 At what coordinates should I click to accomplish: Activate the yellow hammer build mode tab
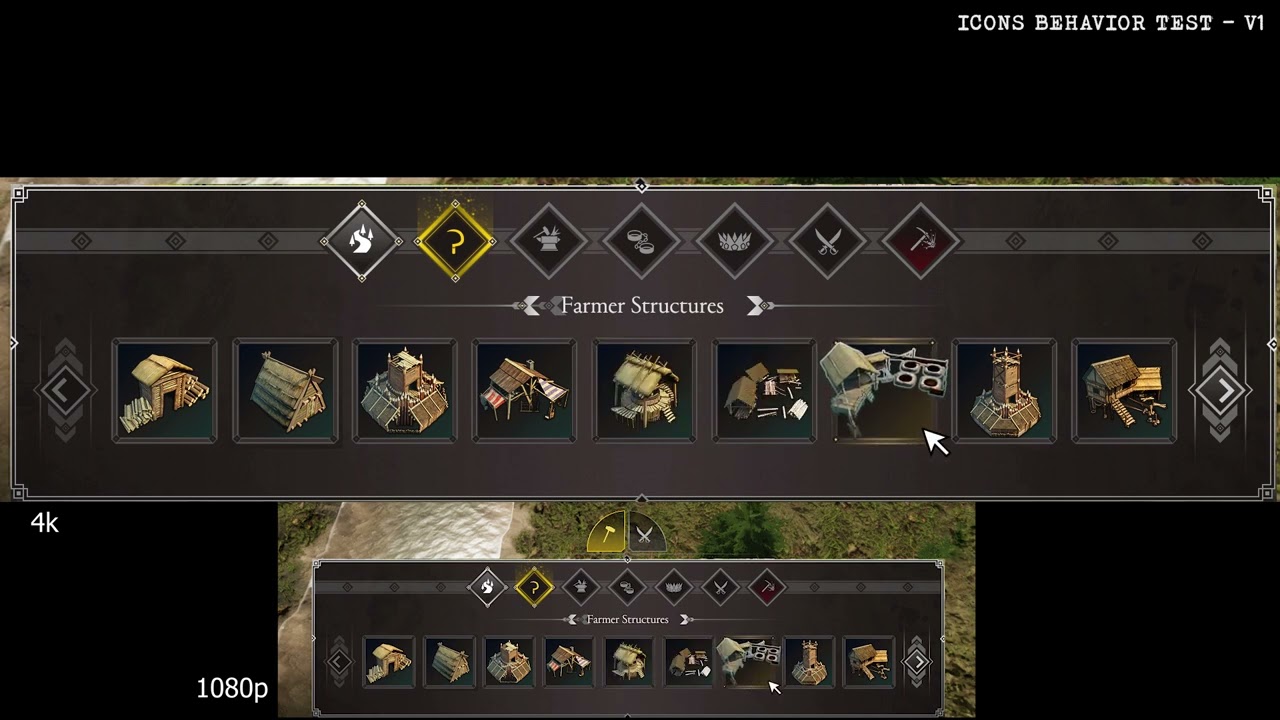607,533
